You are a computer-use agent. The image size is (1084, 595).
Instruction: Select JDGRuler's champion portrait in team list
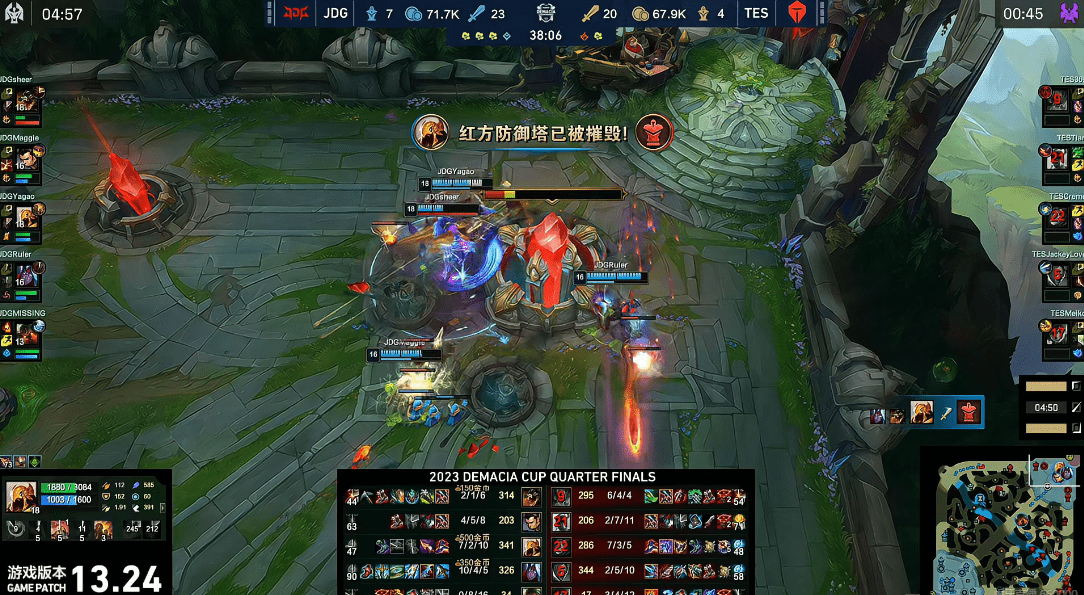click(25, 275)
